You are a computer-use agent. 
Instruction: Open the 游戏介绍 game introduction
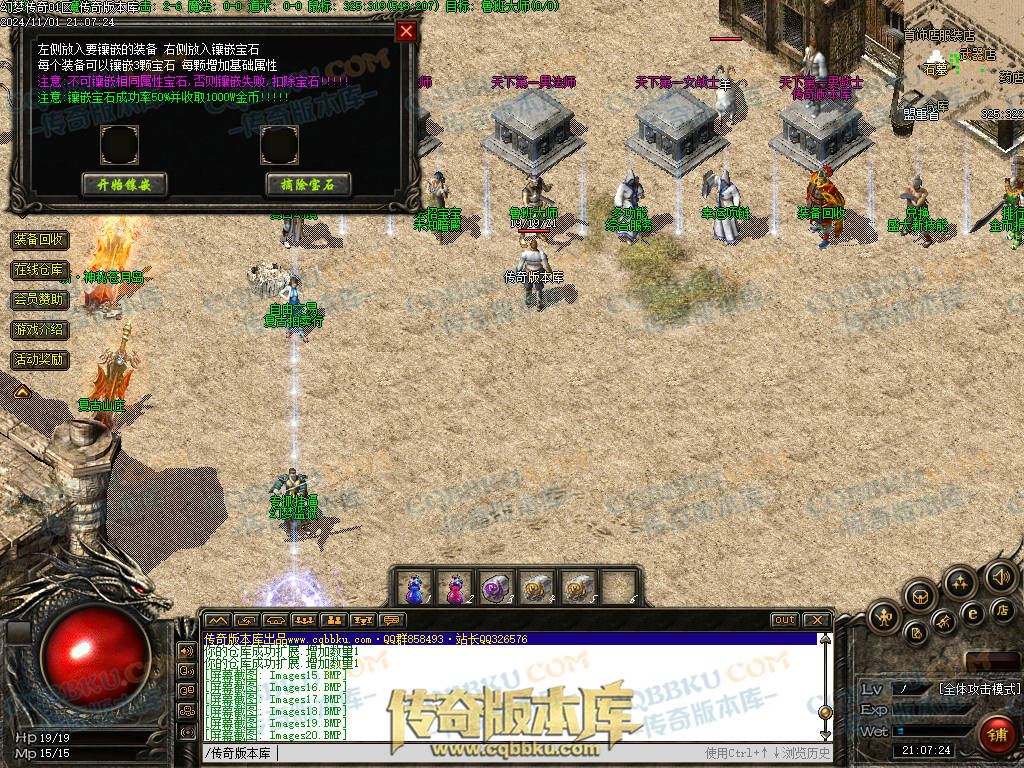(x=39, y=329)
